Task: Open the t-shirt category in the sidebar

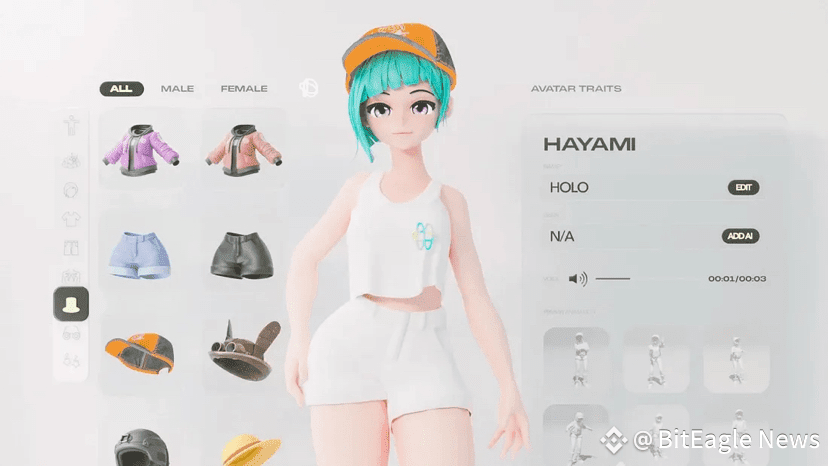Action: [71, 219]
